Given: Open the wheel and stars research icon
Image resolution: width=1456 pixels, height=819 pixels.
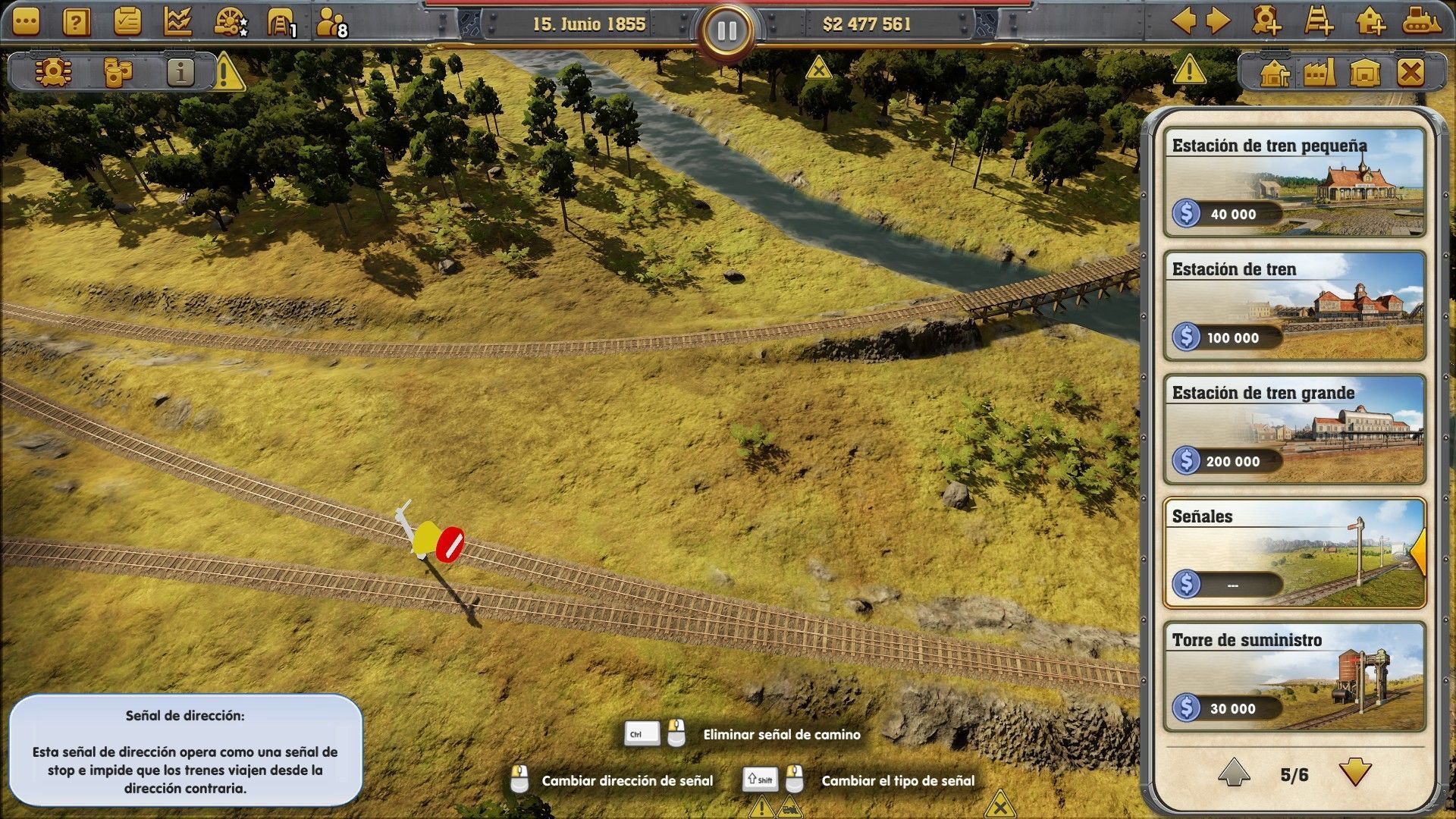Looking at the screenshot, I should click(230, 22).
